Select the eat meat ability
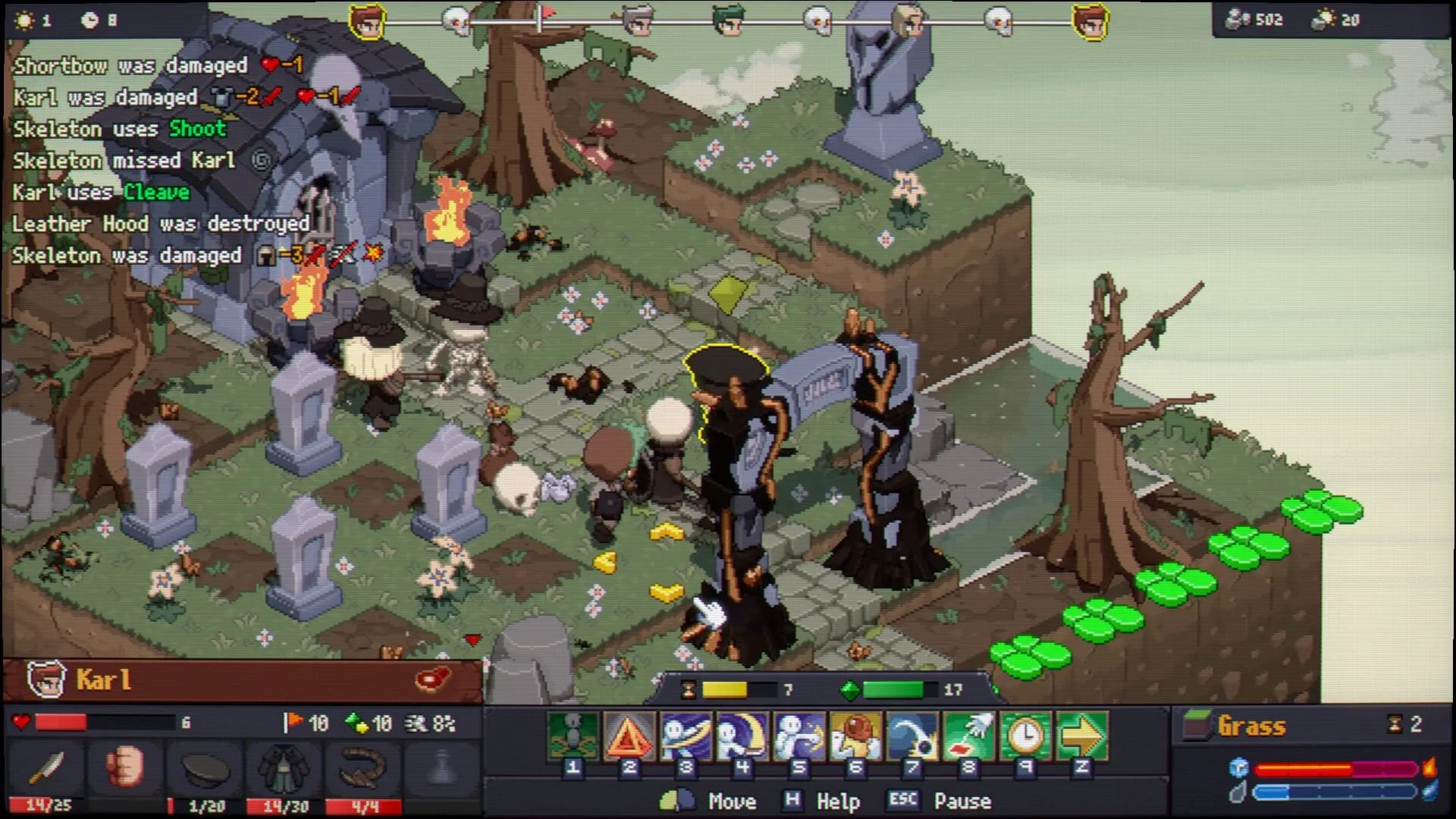Image resolution: width=1456 pixels, height=819 pixels. (x=855, y=736)
